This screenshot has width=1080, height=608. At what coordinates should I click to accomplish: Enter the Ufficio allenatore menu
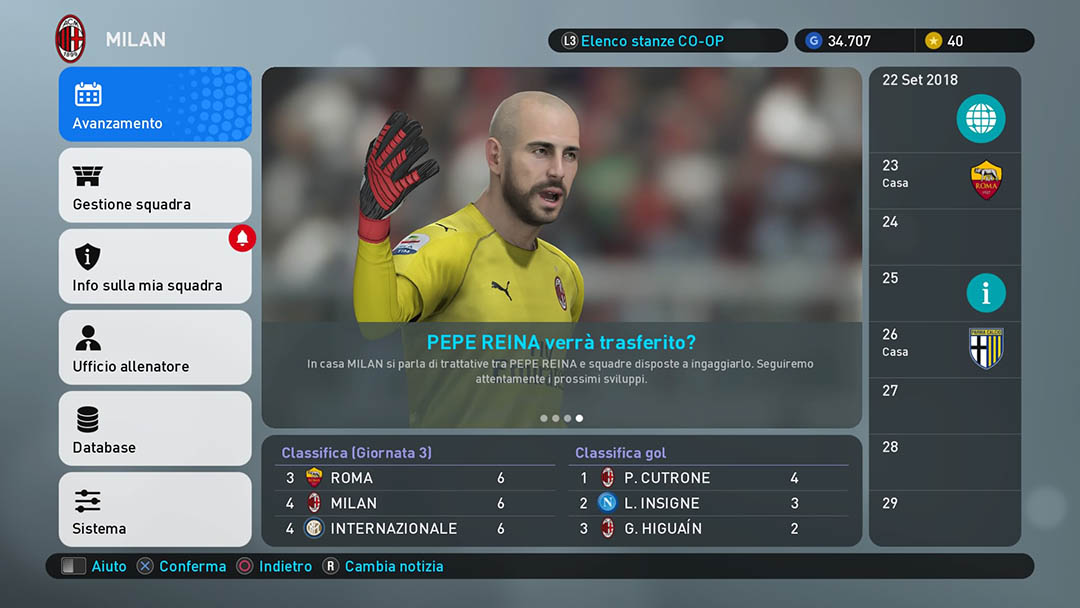[x=155, y=348]
